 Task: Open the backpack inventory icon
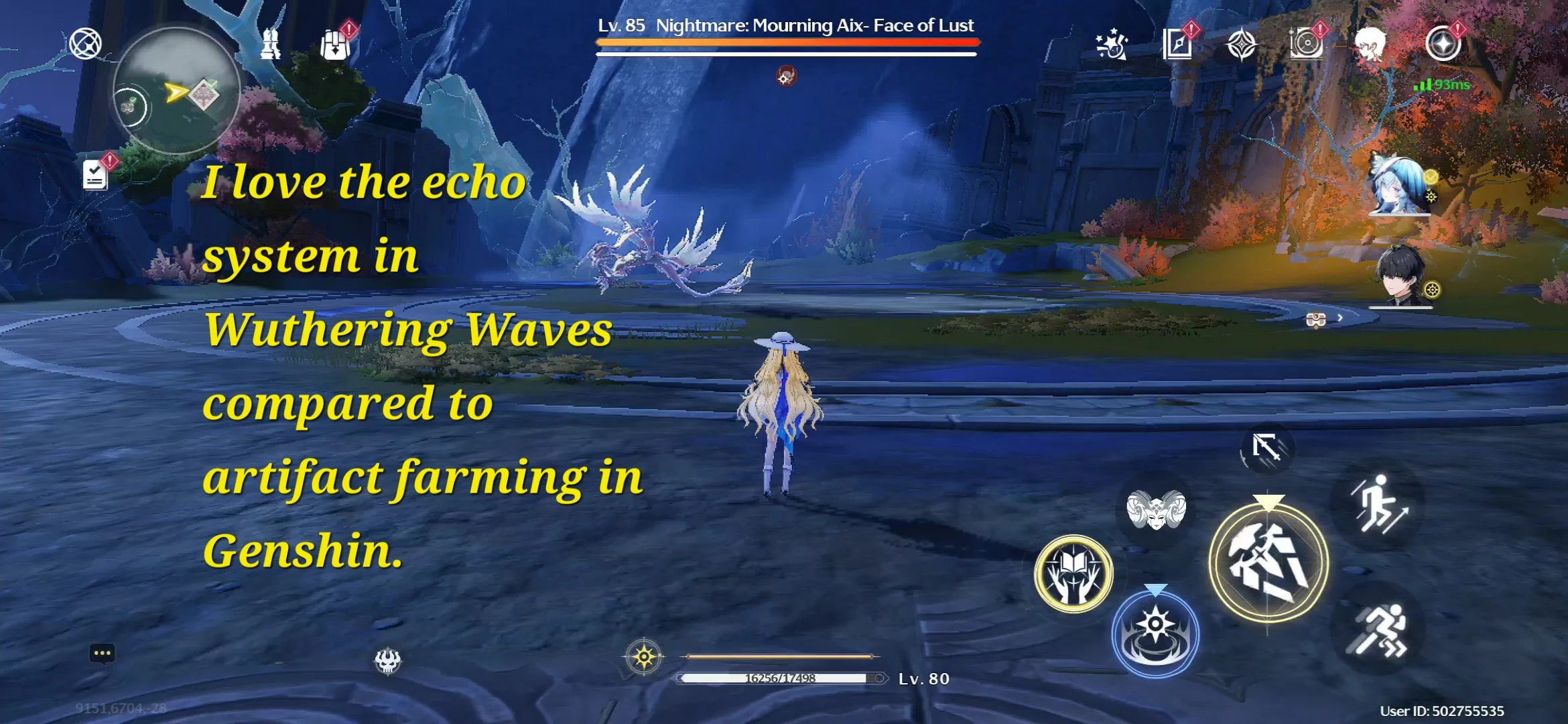point(335,44)
